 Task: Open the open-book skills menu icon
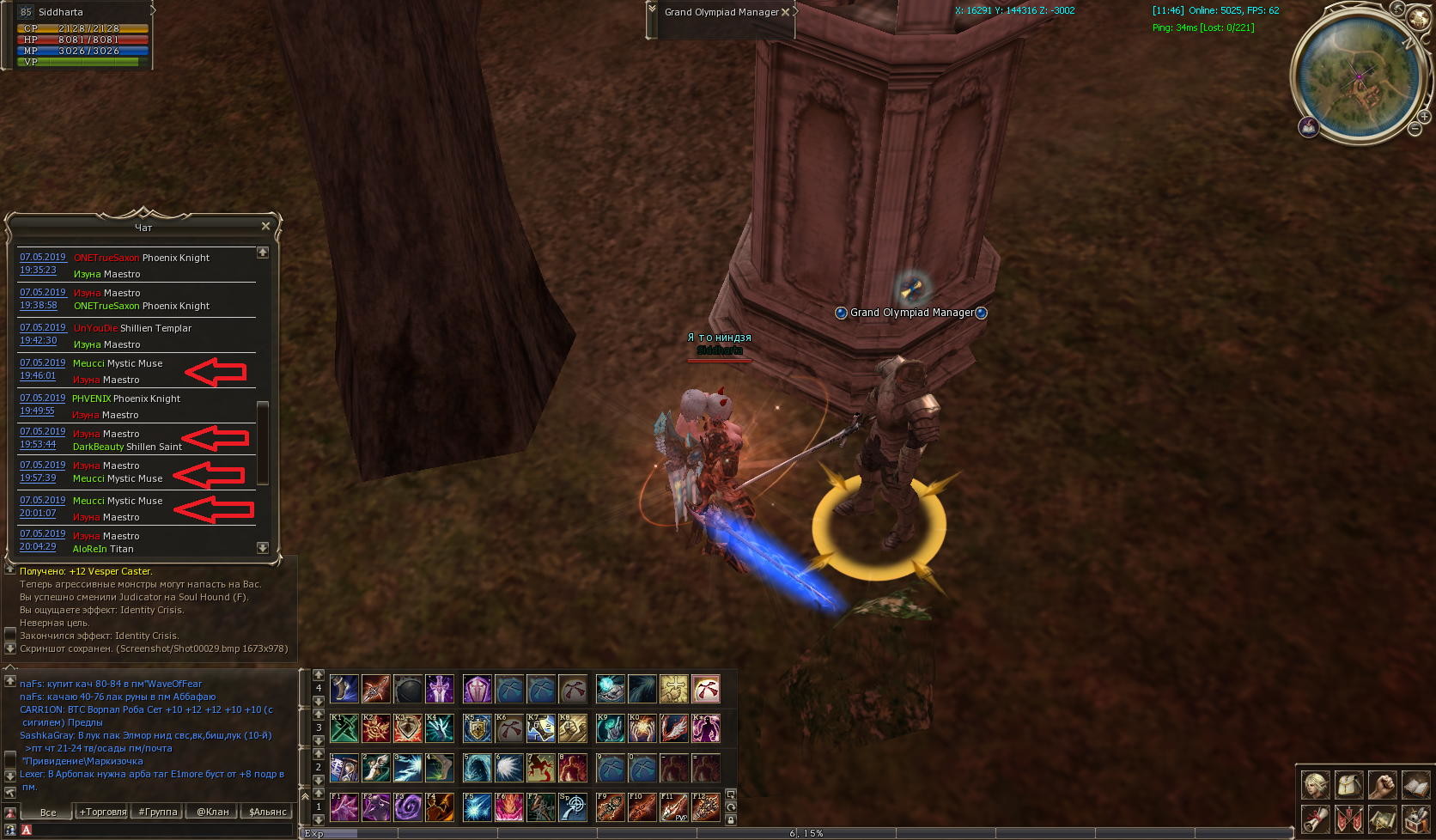(1415, 785)
